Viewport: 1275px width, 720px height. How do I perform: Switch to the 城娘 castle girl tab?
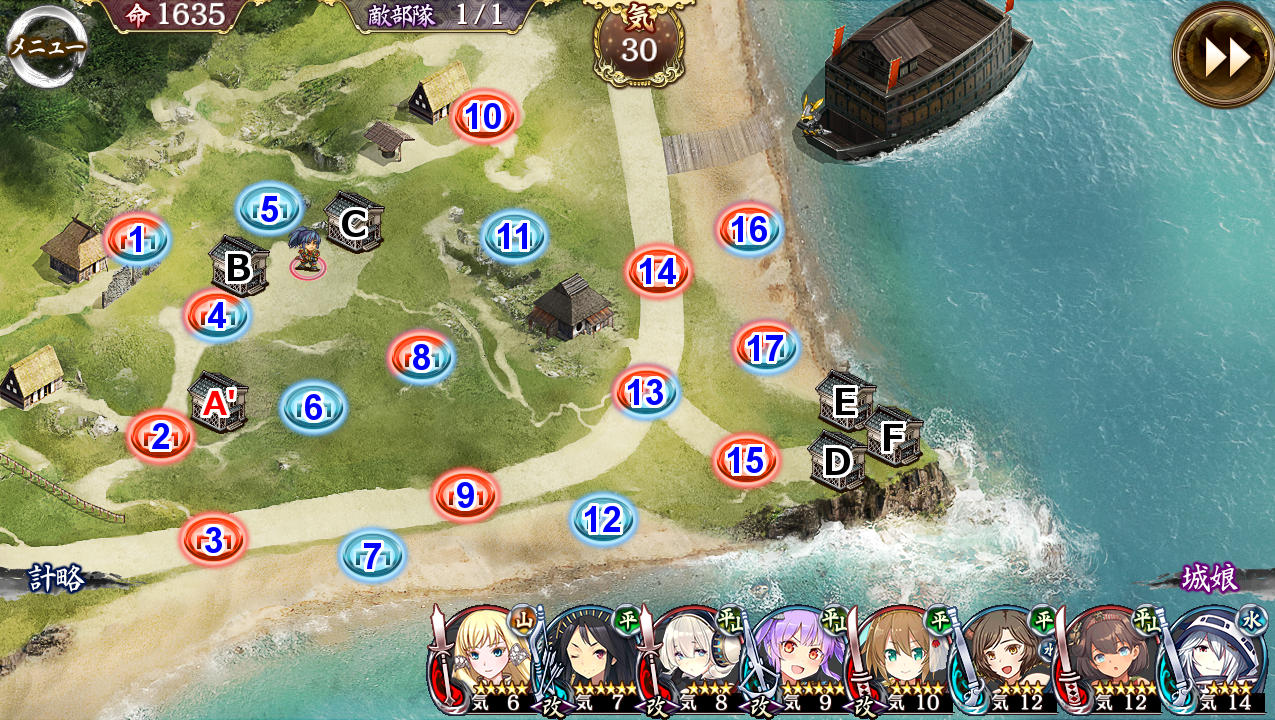[x=1210, y=578]
